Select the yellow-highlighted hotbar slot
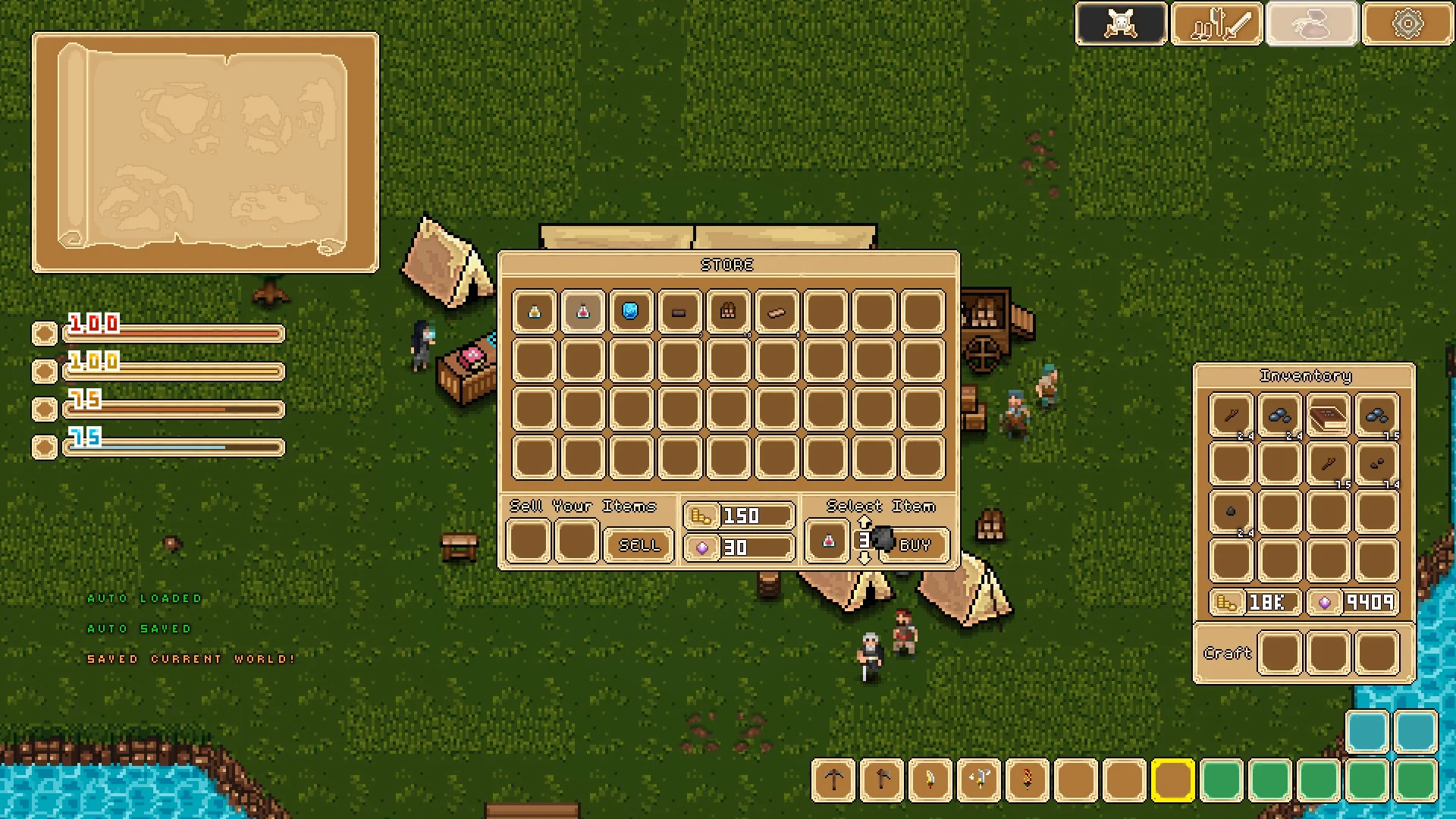 [1172, 780]
